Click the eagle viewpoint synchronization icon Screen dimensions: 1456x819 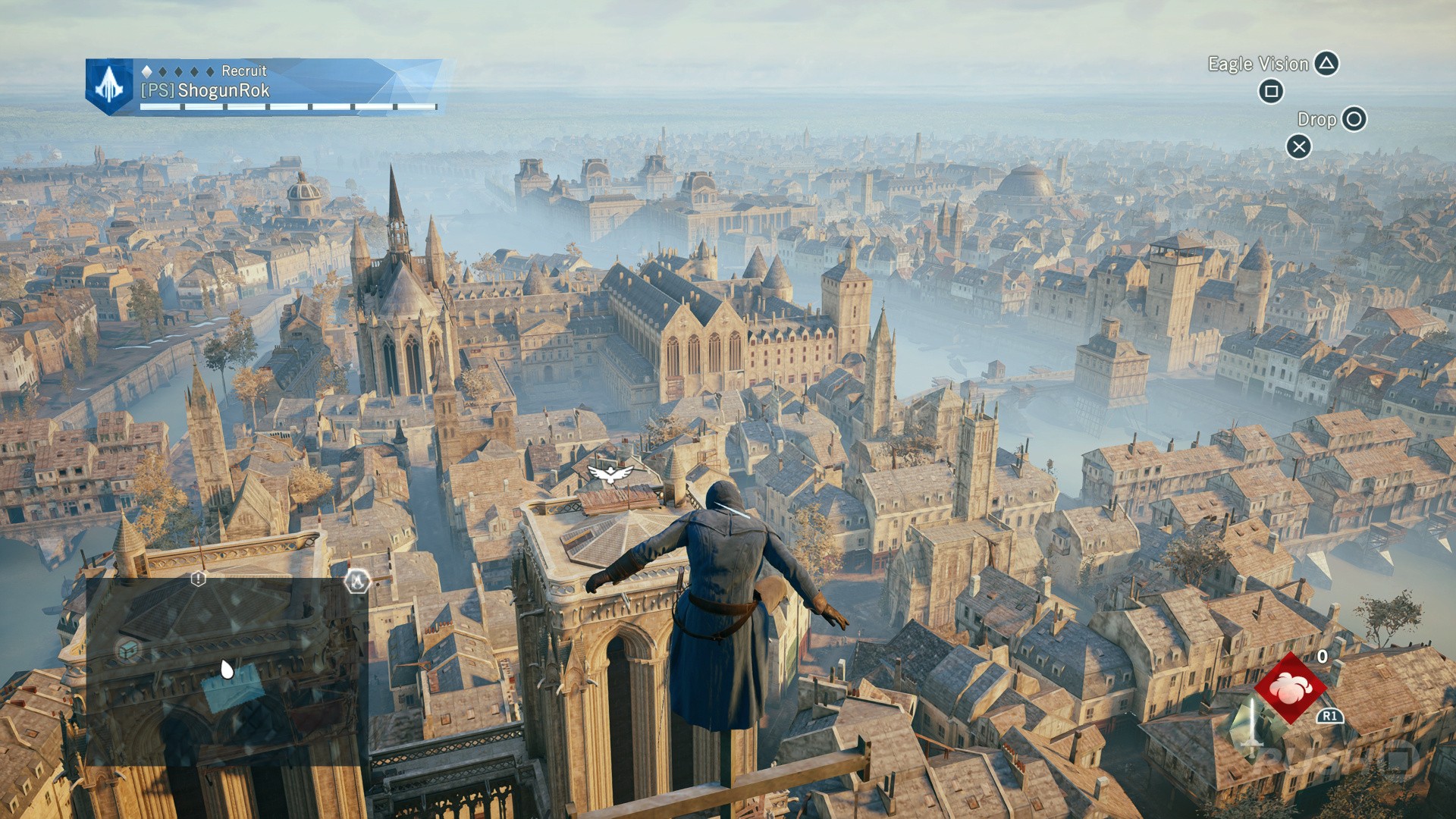(610, 475)
